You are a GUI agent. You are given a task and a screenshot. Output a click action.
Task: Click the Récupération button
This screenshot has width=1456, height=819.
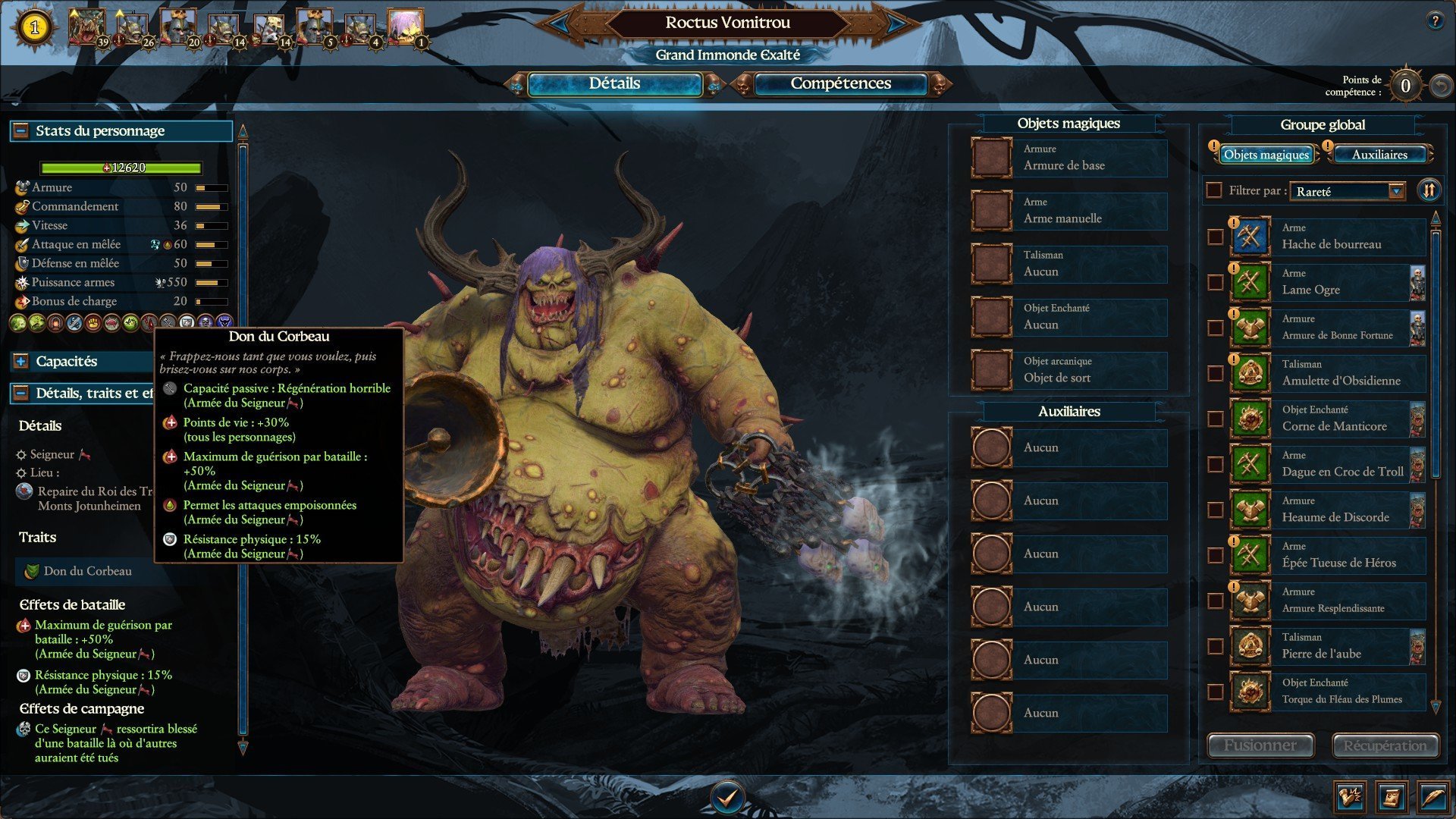1385,745
